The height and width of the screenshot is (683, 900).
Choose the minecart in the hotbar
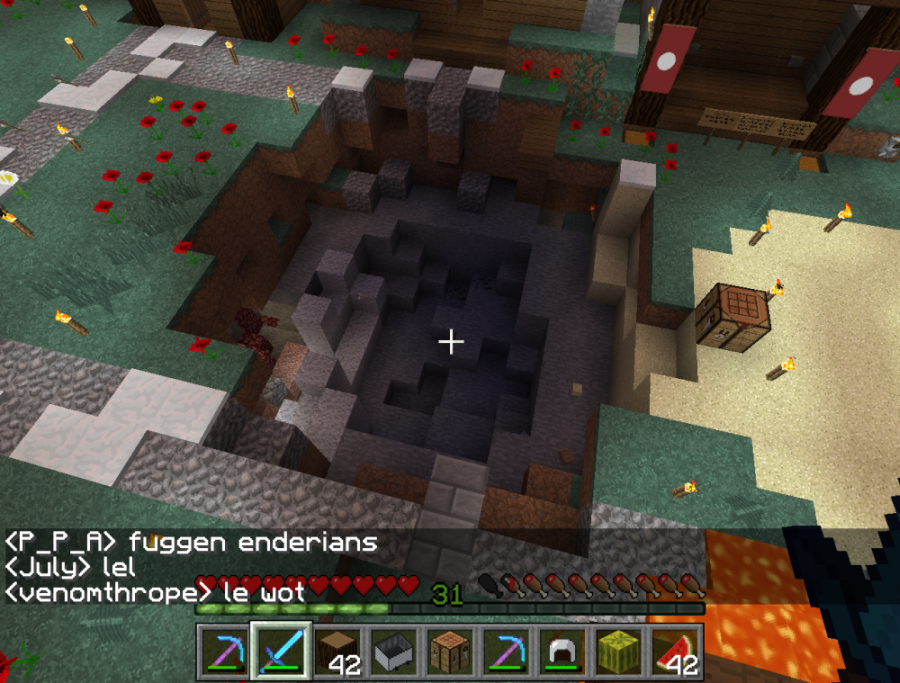click(393, 651)
